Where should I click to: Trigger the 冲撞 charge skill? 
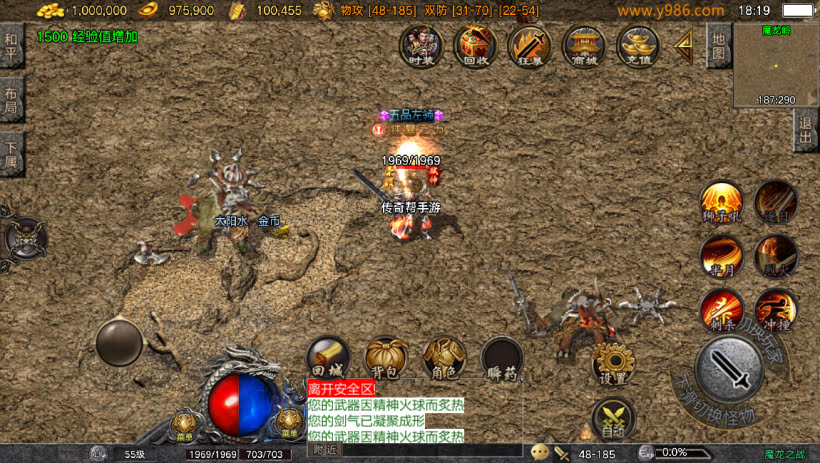(x=775, y=308)
